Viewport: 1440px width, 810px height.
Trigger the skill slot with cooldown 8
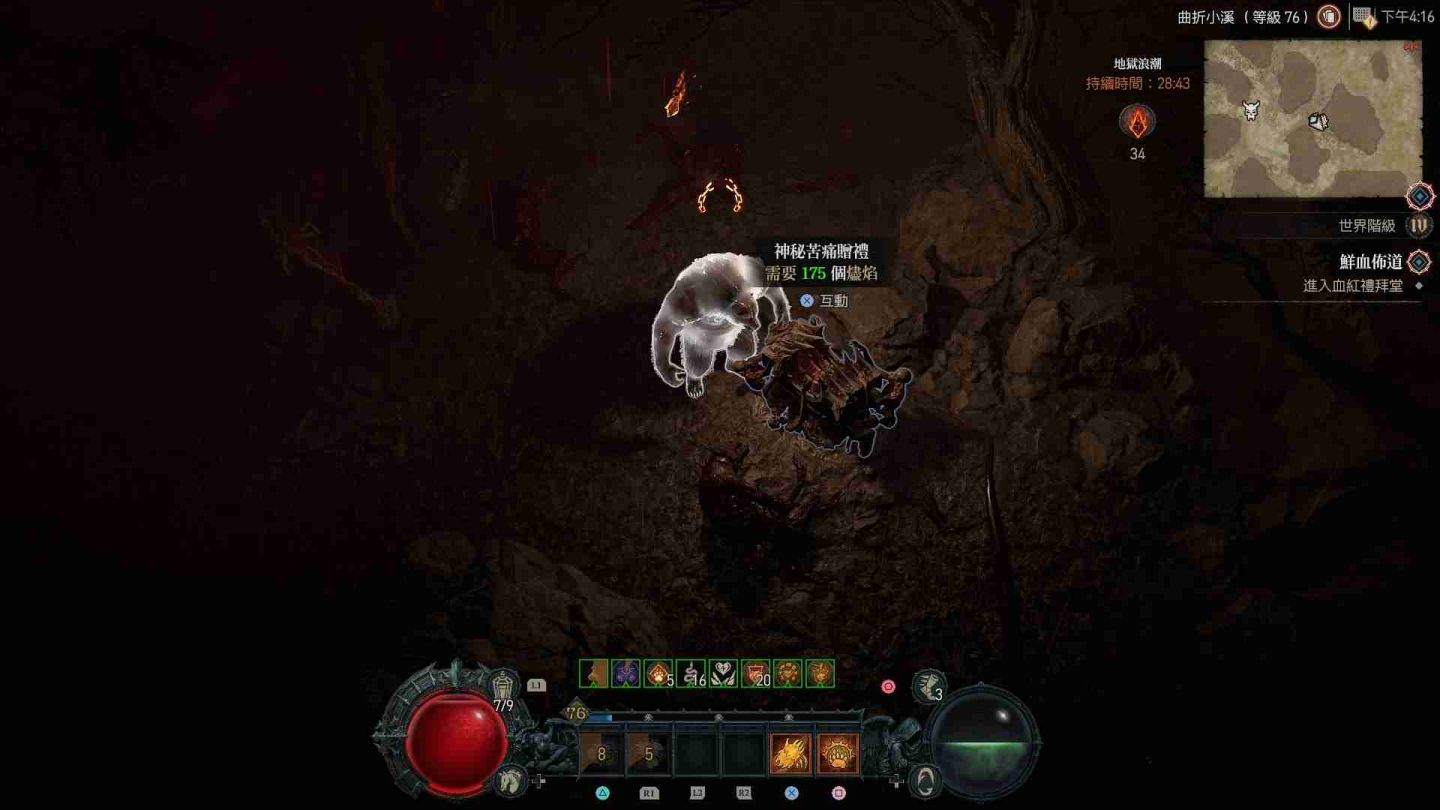tap(600, 754)
